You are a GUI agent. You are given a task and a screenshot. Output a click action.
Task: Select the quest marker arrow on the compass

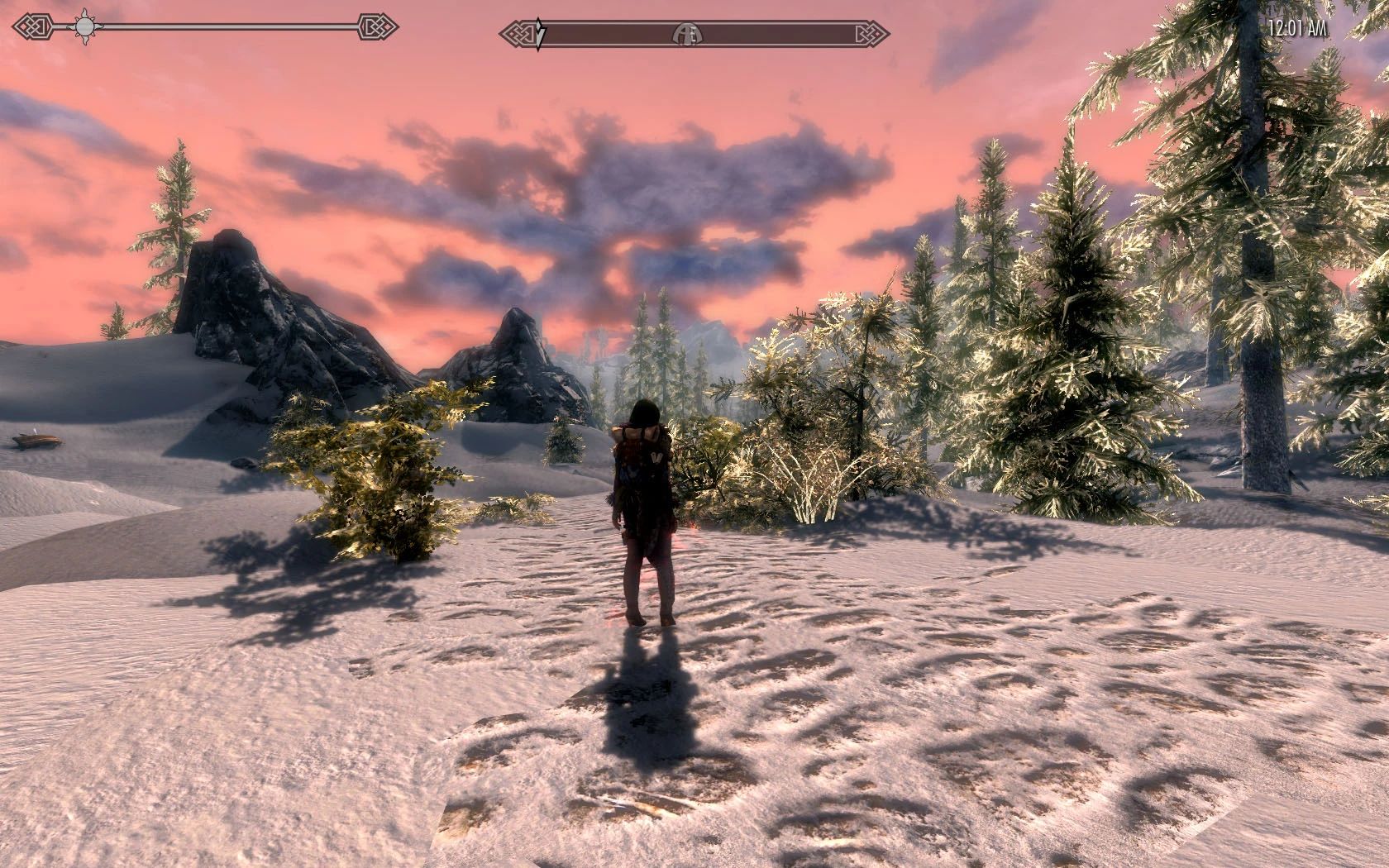[540, 33]
